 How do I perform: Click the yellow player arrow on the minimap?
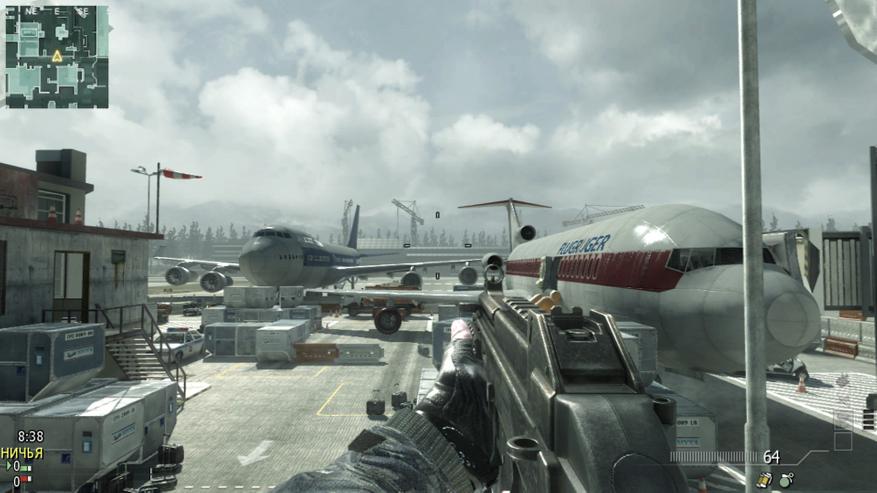(x=57, y=56)
